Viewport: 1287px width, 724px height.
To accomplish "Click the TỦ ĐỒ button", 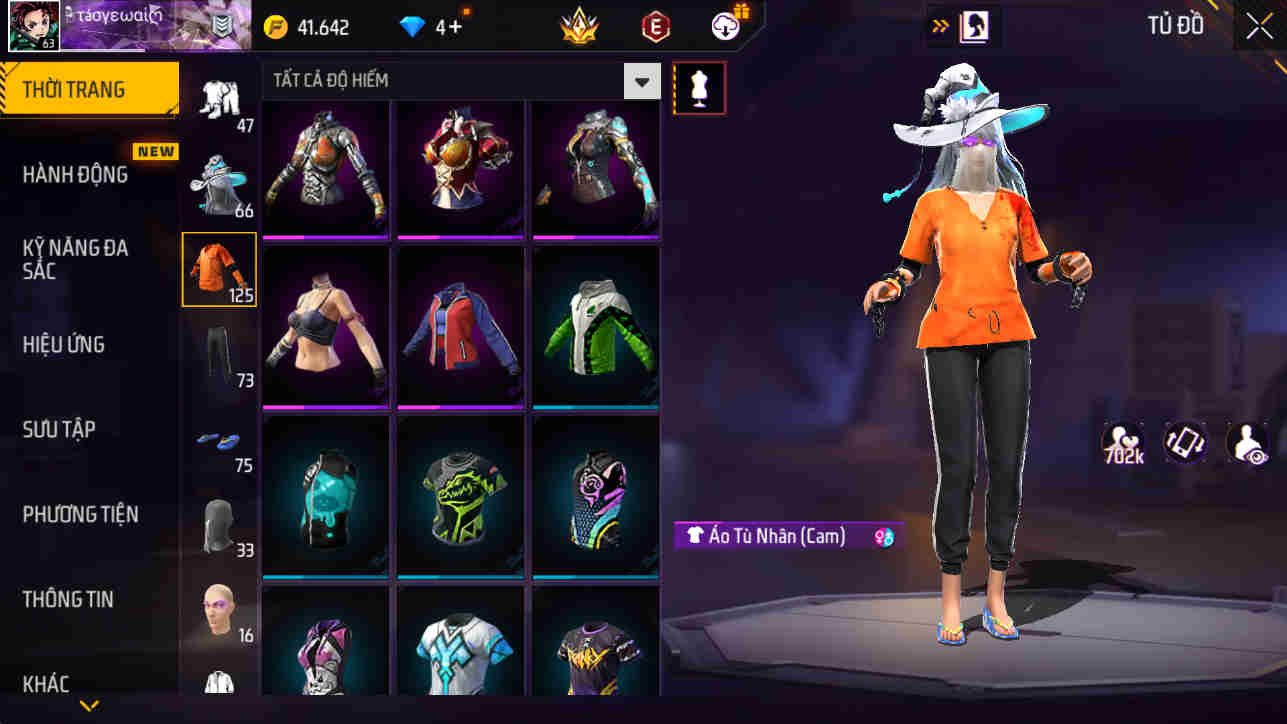I will pyautogui.click(x=1176, y=26).
